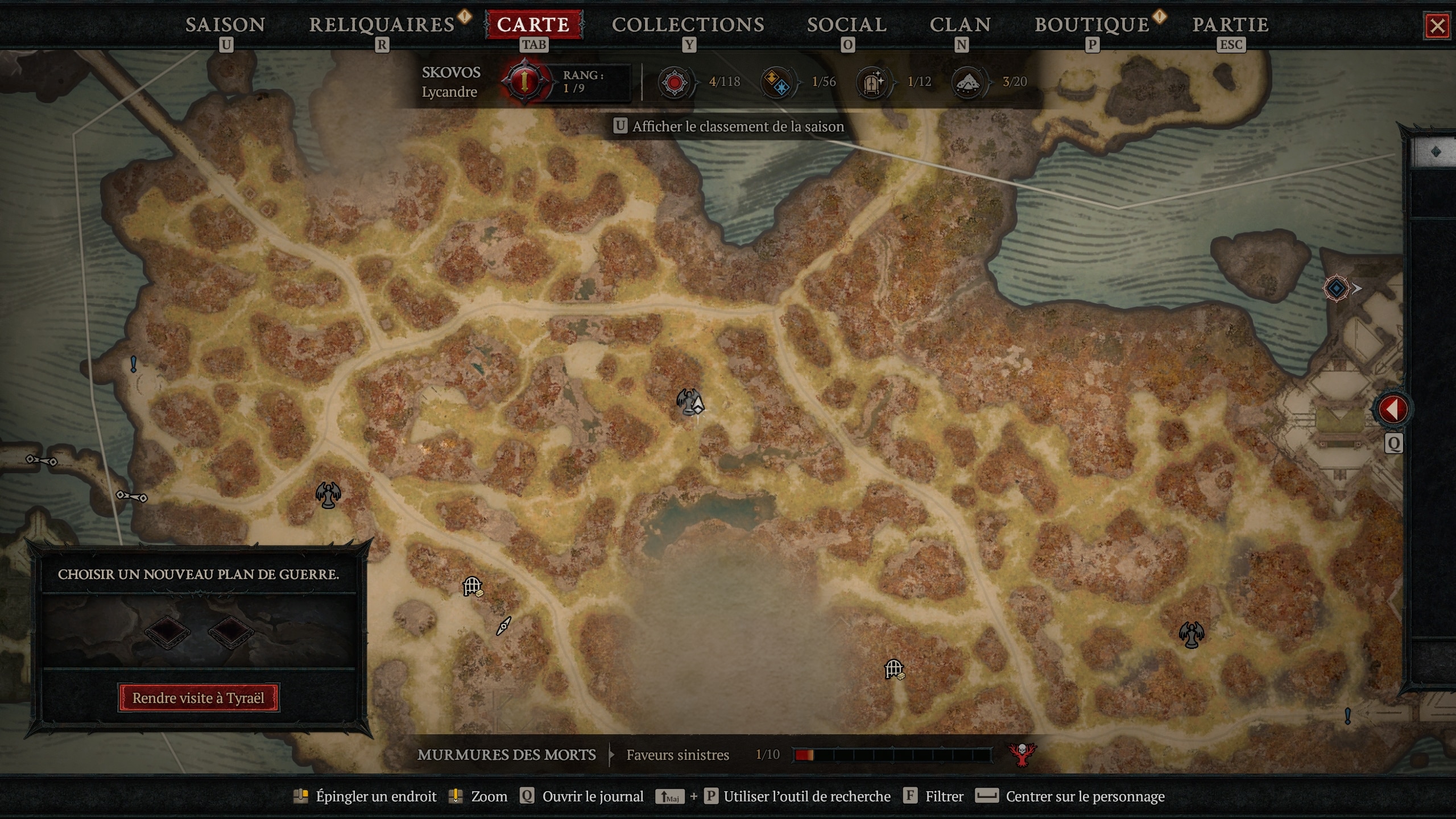Image resolution: width=1456 pixels, height=819 pixels.
Task: Click the regions discovered icon (3/20)
Action: coord(967,81)
